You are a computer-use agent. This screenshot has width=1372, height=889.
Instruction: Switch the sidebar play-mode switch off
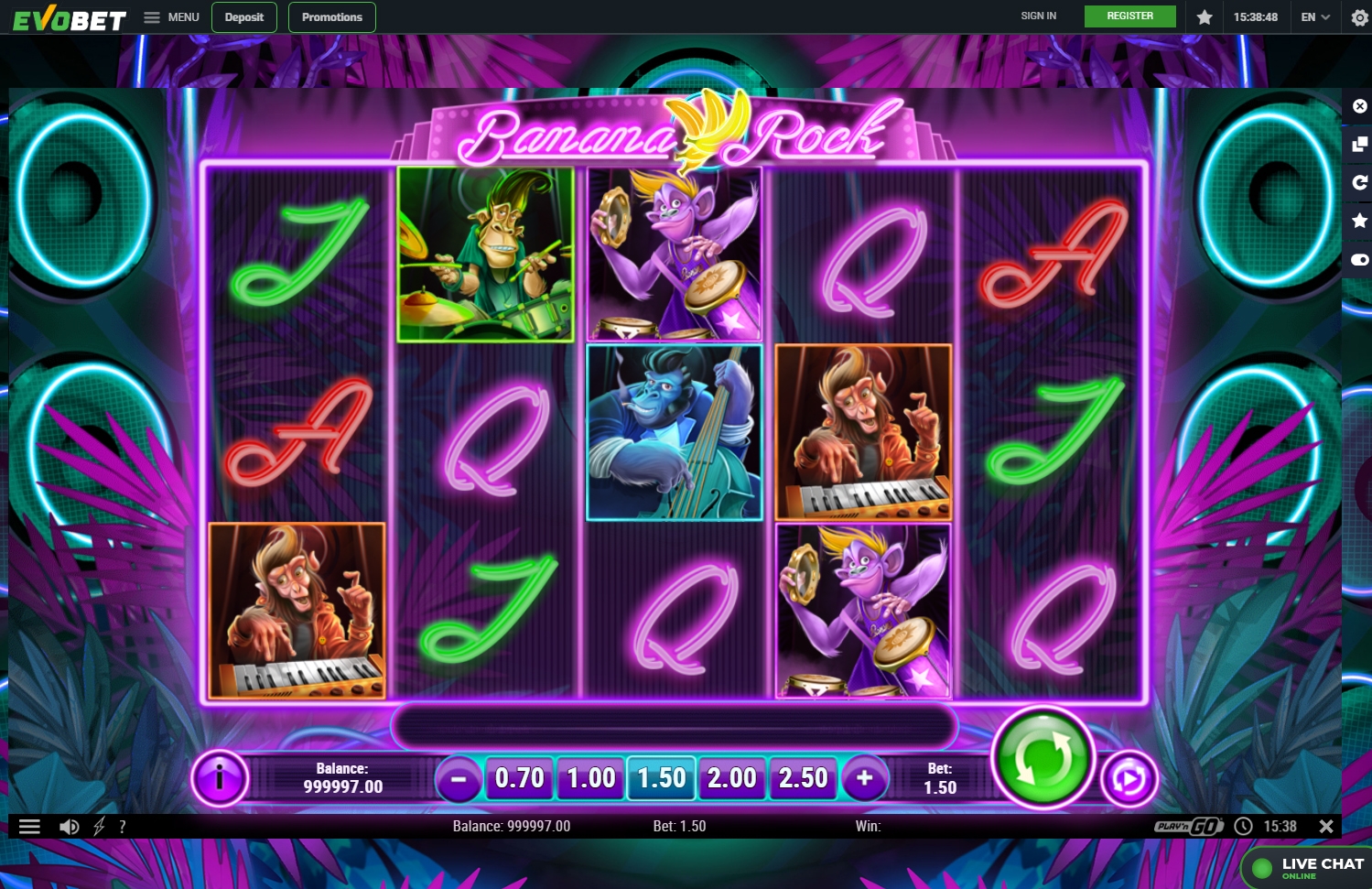coord(1359,259)
